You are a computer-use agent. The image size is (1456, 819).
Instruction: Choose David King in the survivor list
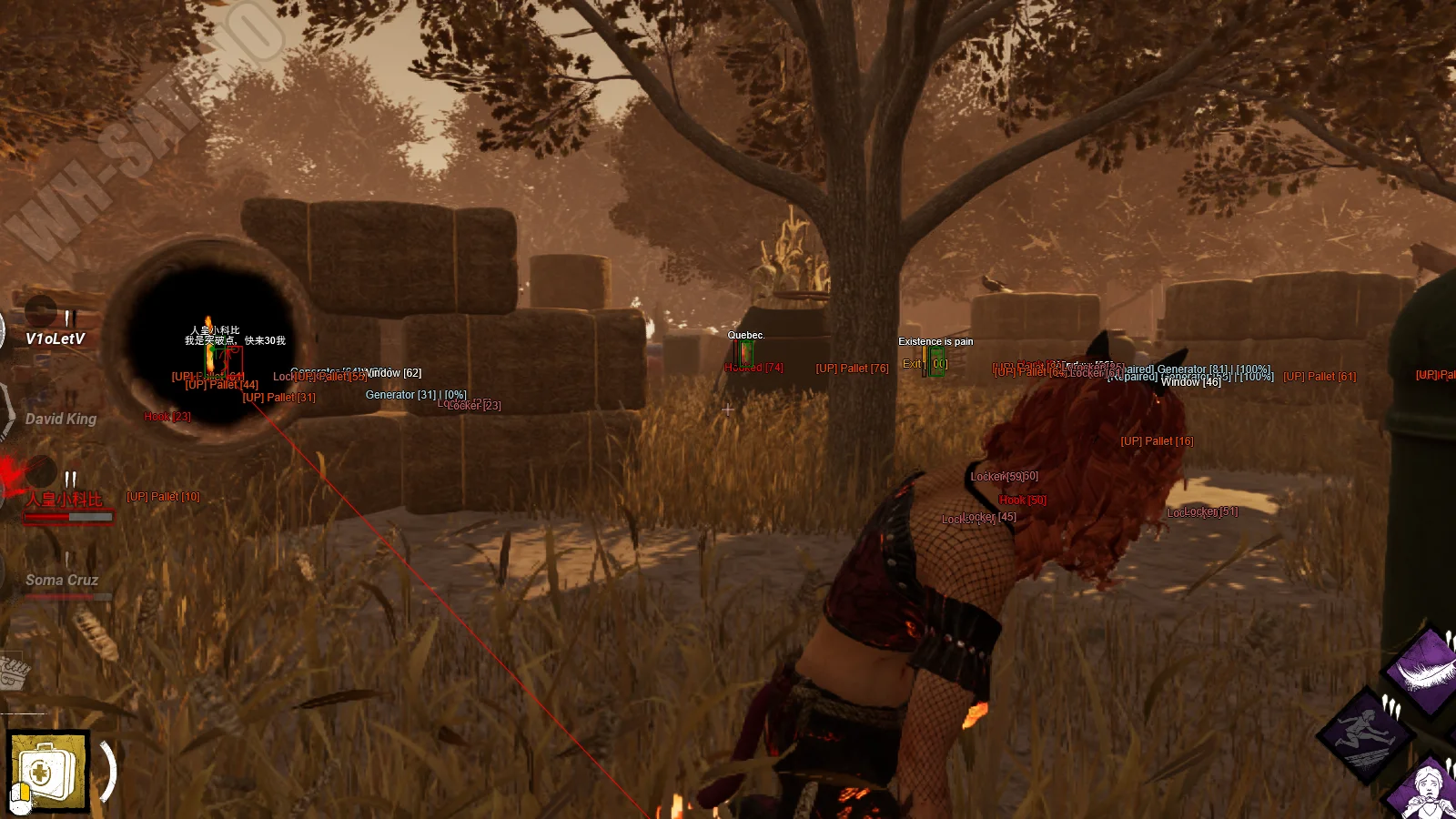click(x=60, y=419)
